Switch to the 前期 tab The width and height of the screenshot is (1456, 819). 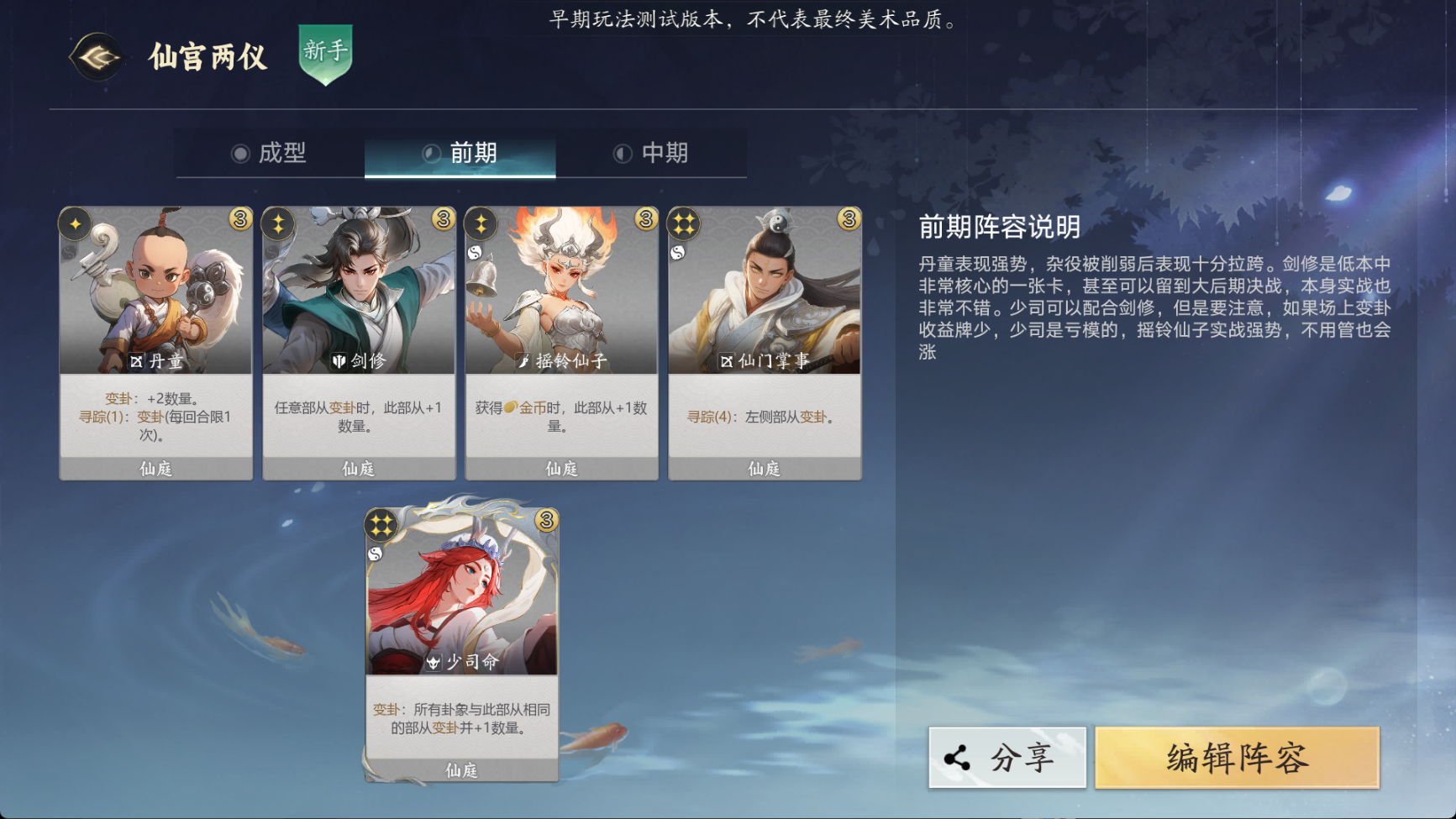[x=473, y=154]
